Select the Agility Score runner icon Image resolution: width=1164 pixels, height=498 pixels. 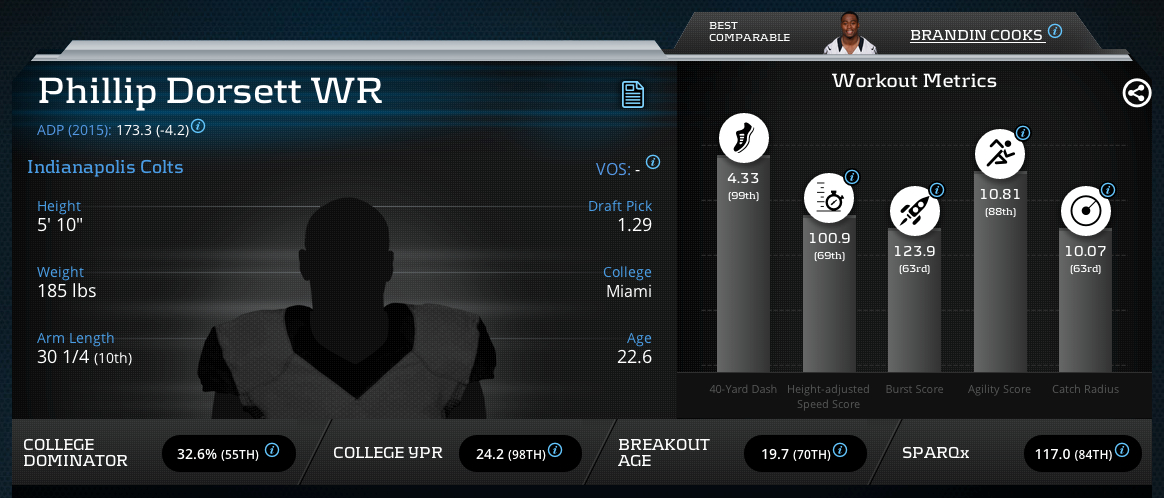999,154
